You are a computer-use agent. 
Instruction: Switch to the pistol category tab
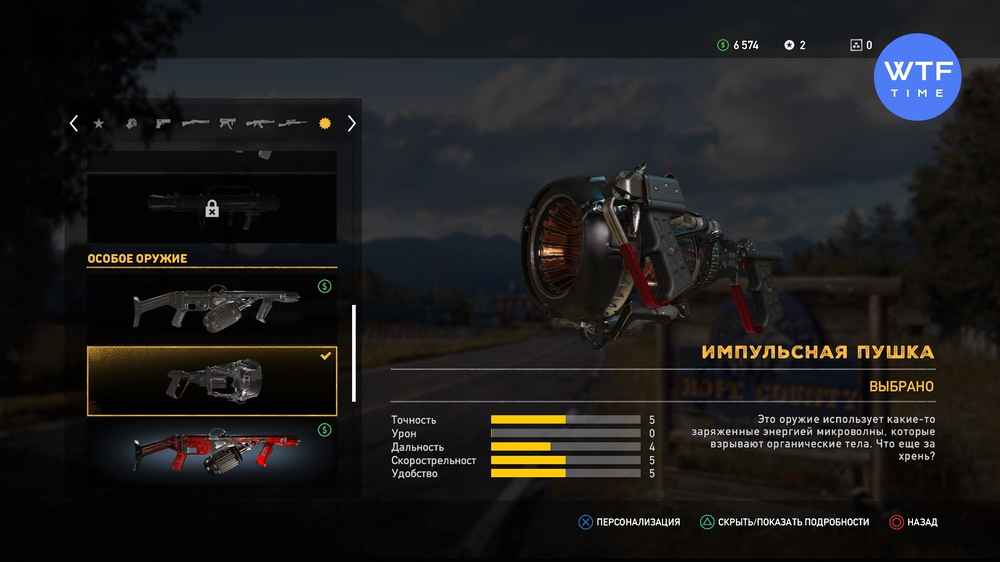(162, 124)
